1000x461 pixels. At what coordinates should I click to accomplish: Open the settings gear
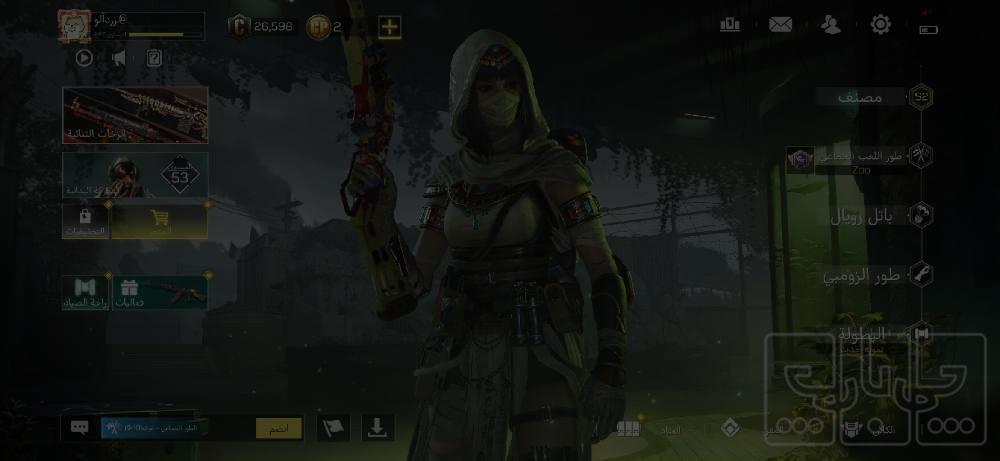coord(880,25)
